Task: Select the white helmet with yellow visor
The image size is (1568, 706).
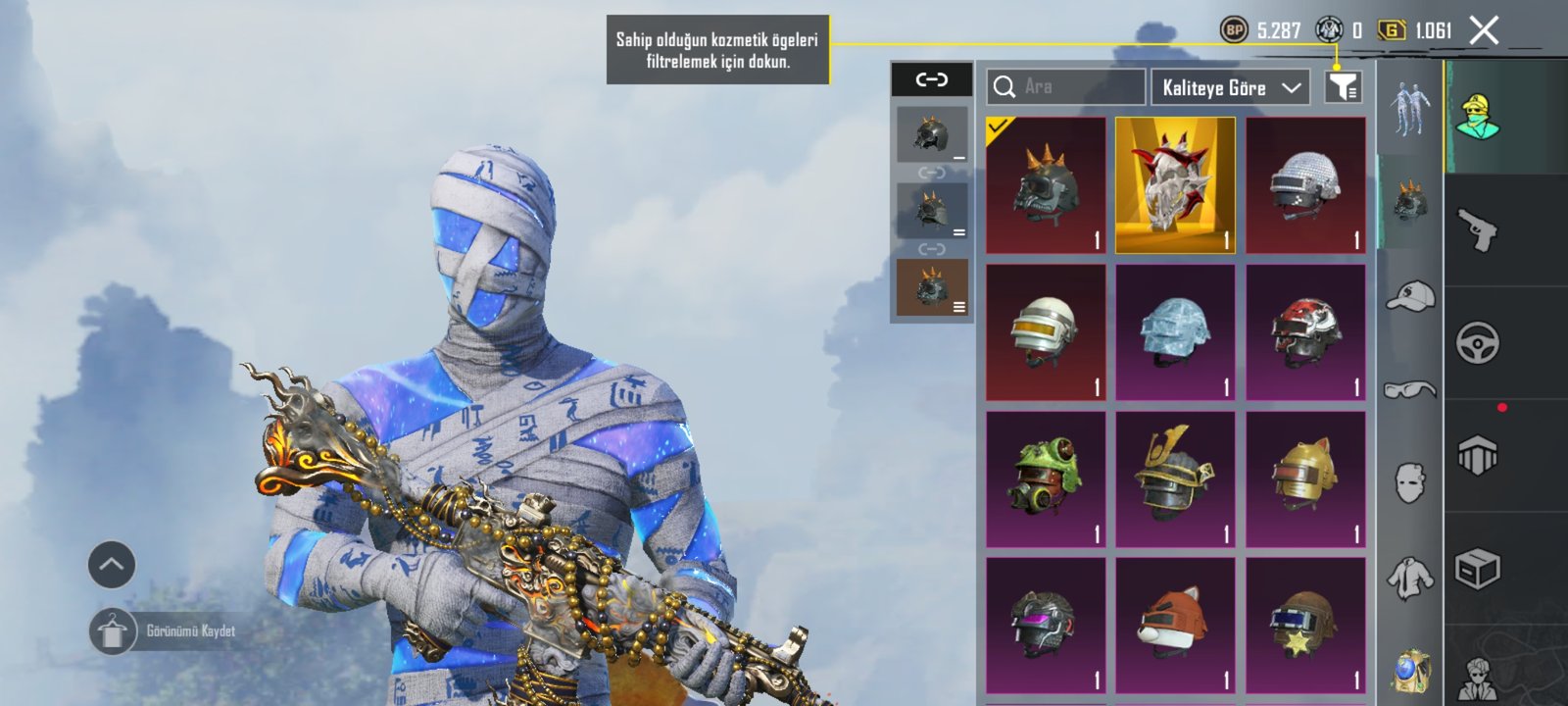Action: 1046,332
